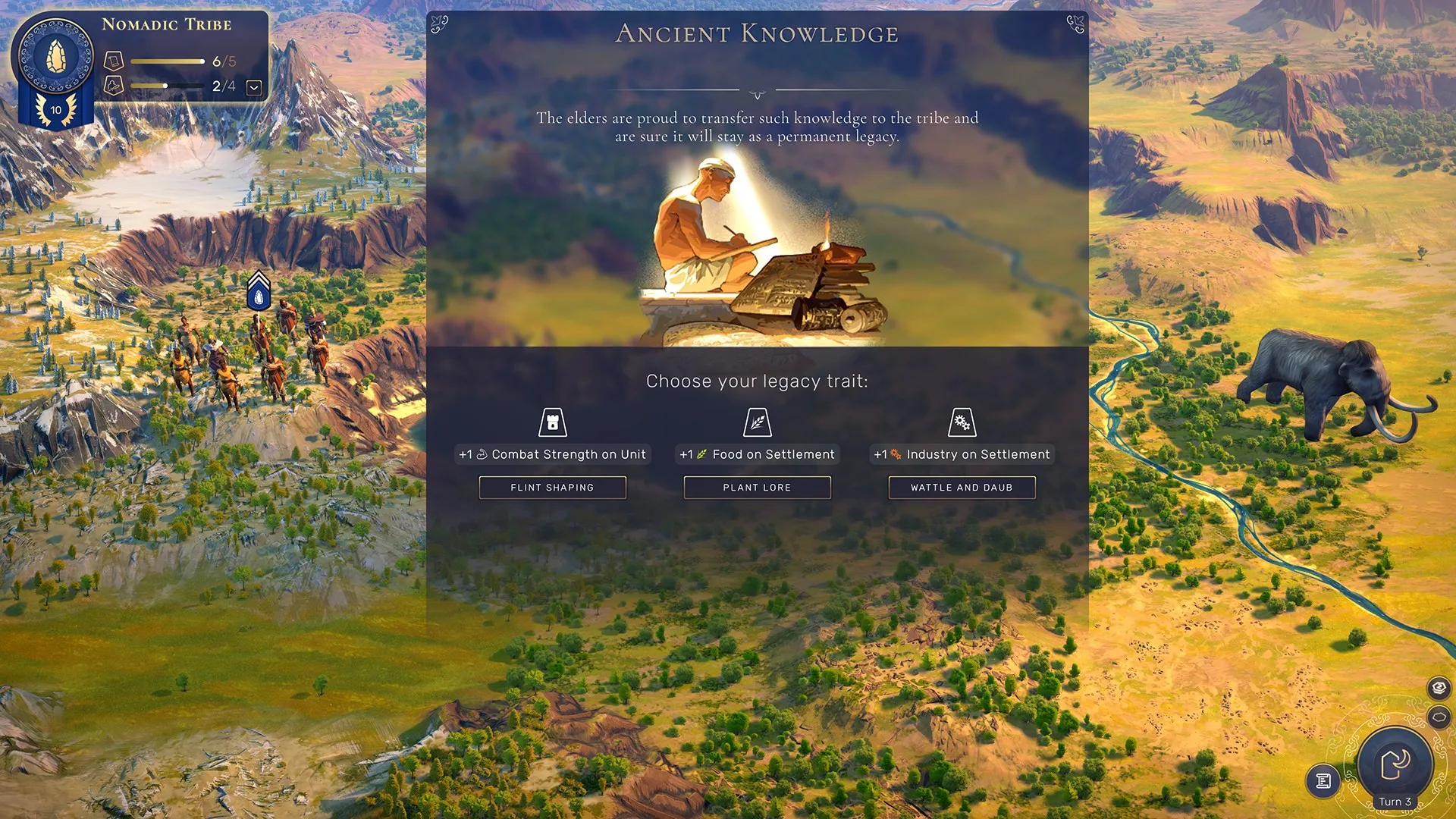Image resolution: width=1456 pixels, height=819 pixels.
Task: Click the scroll knowledge icon near the 6/5 bar
Action: pyautogui.click(x=114, y=60)
